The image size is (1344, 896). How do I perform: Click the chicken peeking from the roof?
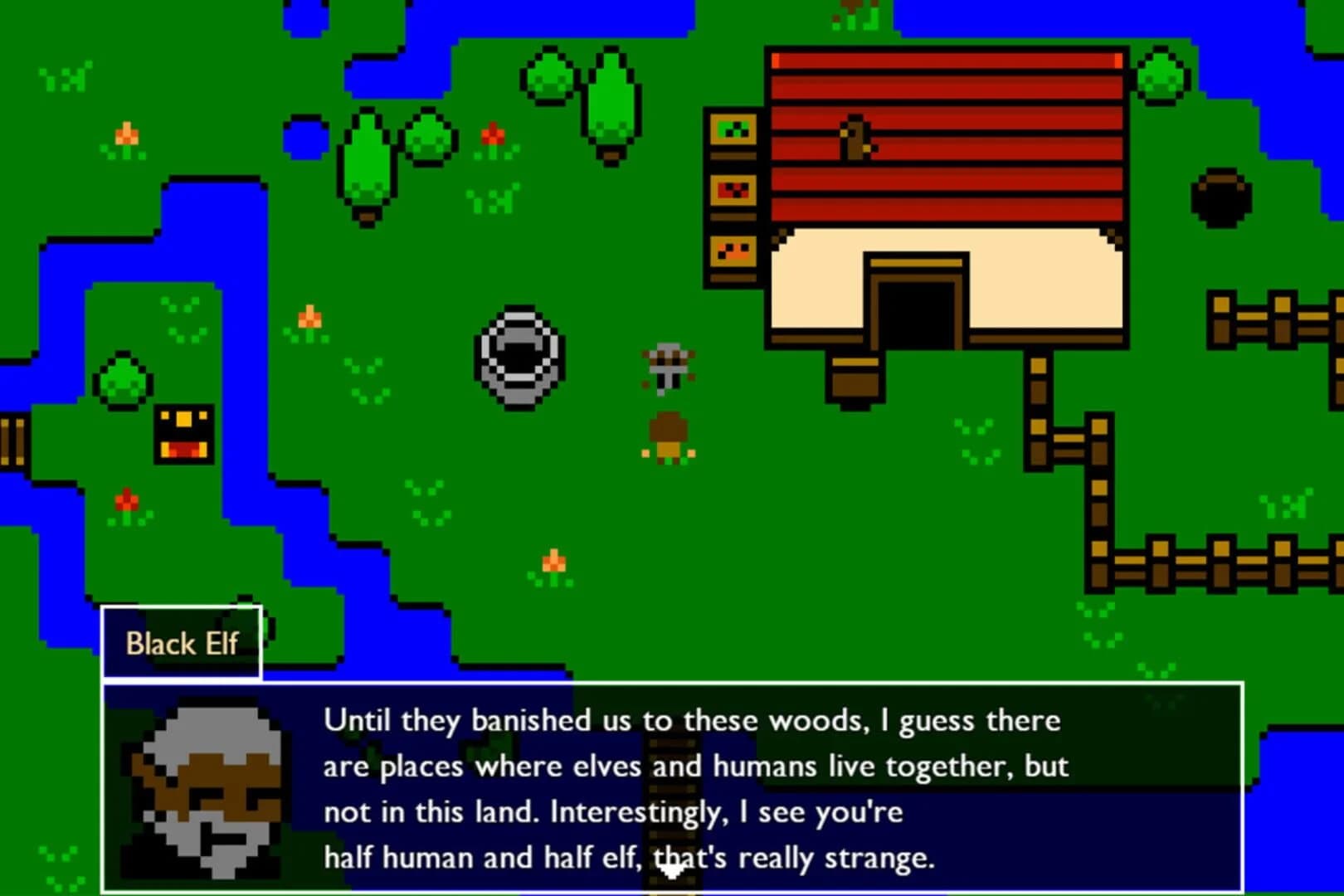tap(855, 137)
